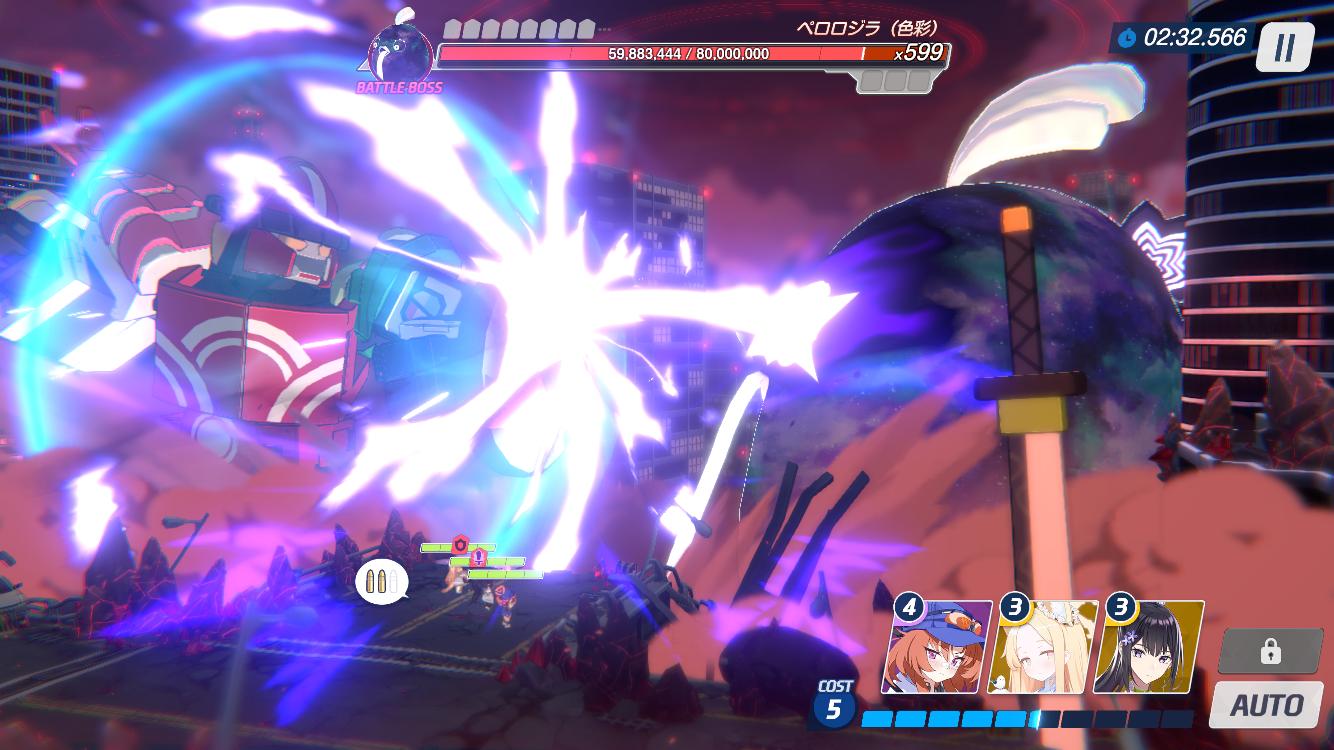
Task: Activate the blonde student's cost 3 skill
Action: click(x=1042, y=648)
